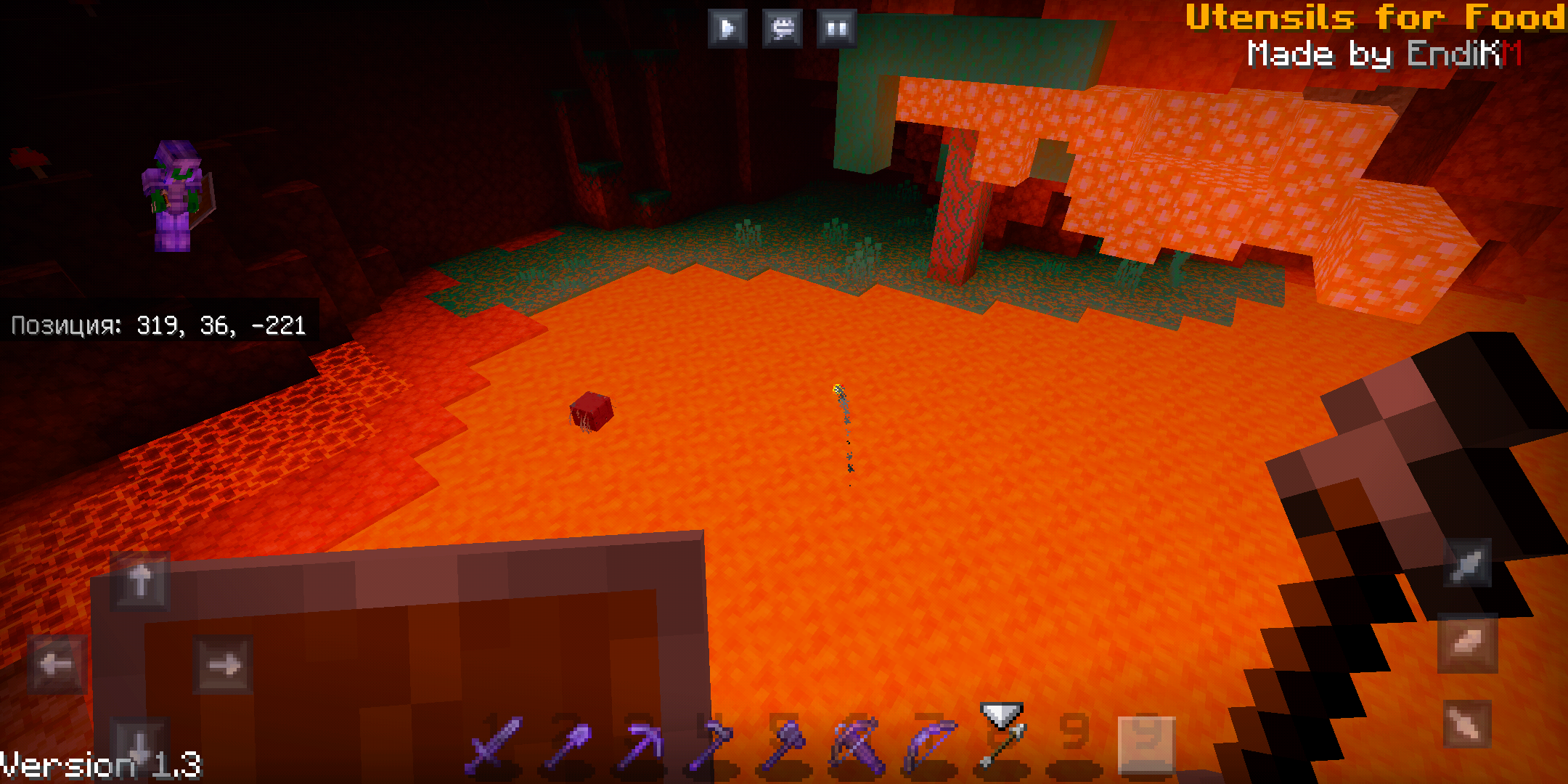Select the netherite hoe in hotbar slot 5
Viewport: 1568px width, 784px height.
[784, 748]
